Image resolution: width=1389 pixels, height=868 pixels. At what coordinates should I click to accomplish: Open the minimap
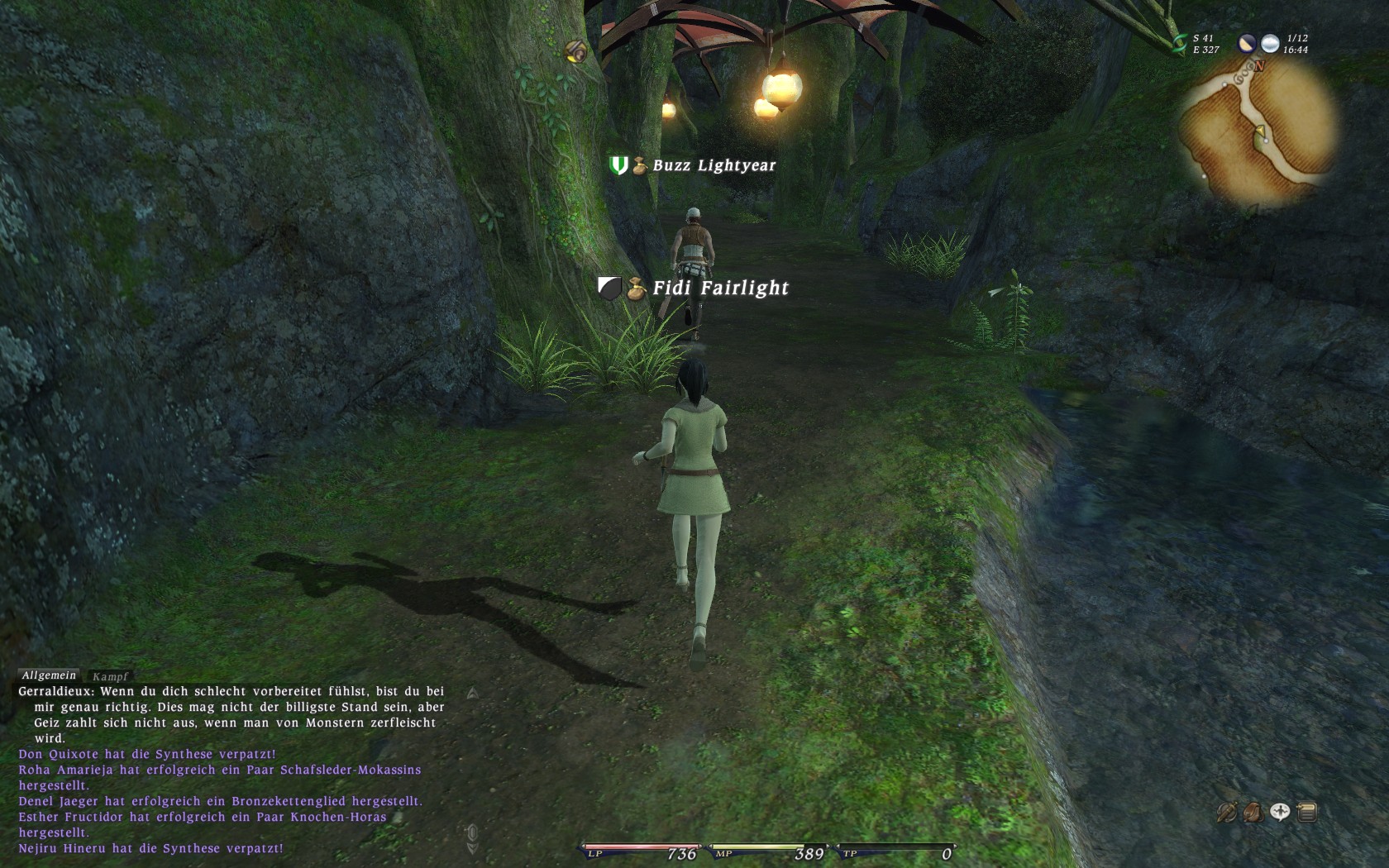pyautogui.click(x=1258, y=132)
